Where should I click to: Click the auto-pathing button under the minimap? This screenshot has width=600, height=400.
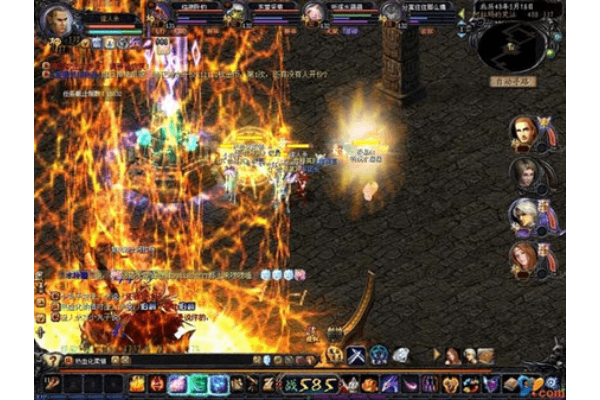click(515, 81)
